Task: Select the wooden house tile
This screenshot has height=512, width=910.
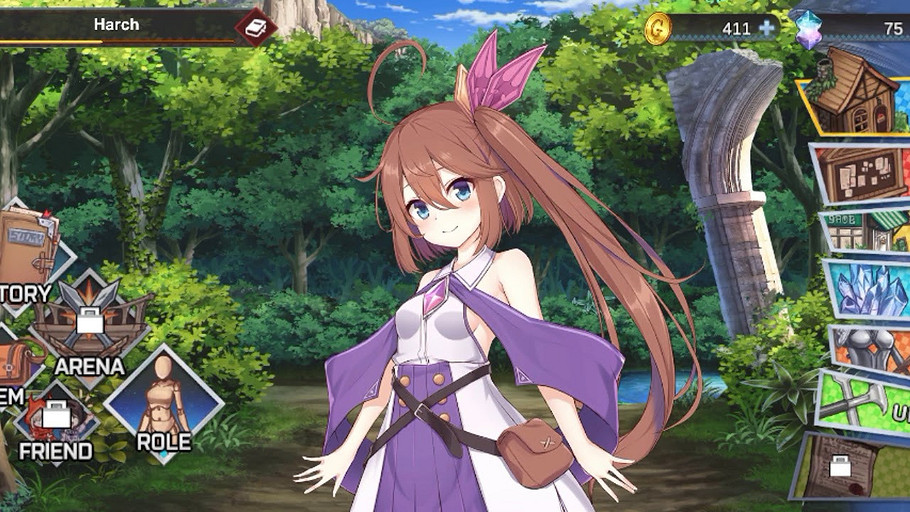Action: click(x=855, y=93)
